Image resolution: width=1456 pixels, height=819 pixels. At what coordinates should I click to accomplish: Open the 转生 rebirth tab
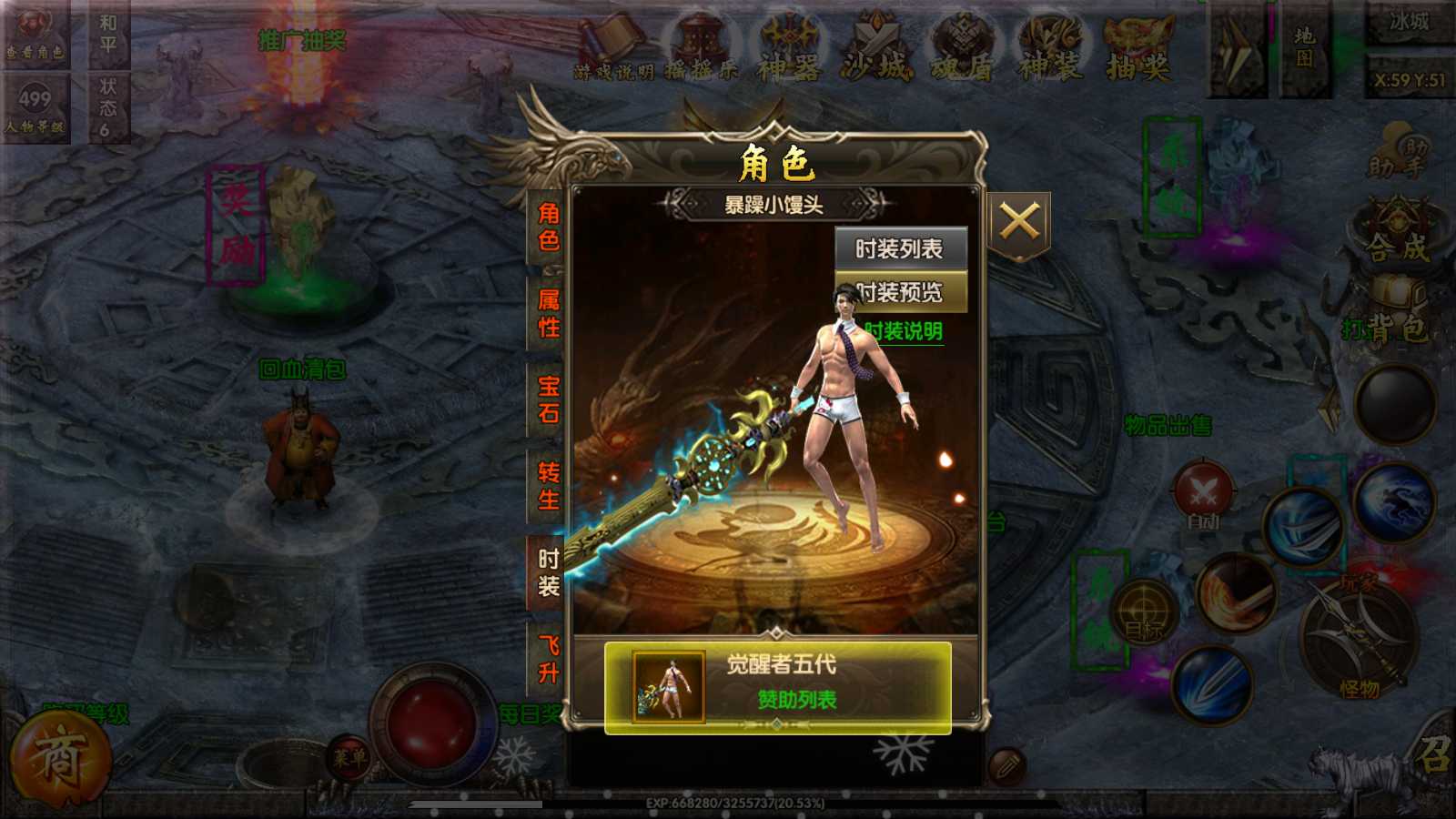[x=548, y=486]
